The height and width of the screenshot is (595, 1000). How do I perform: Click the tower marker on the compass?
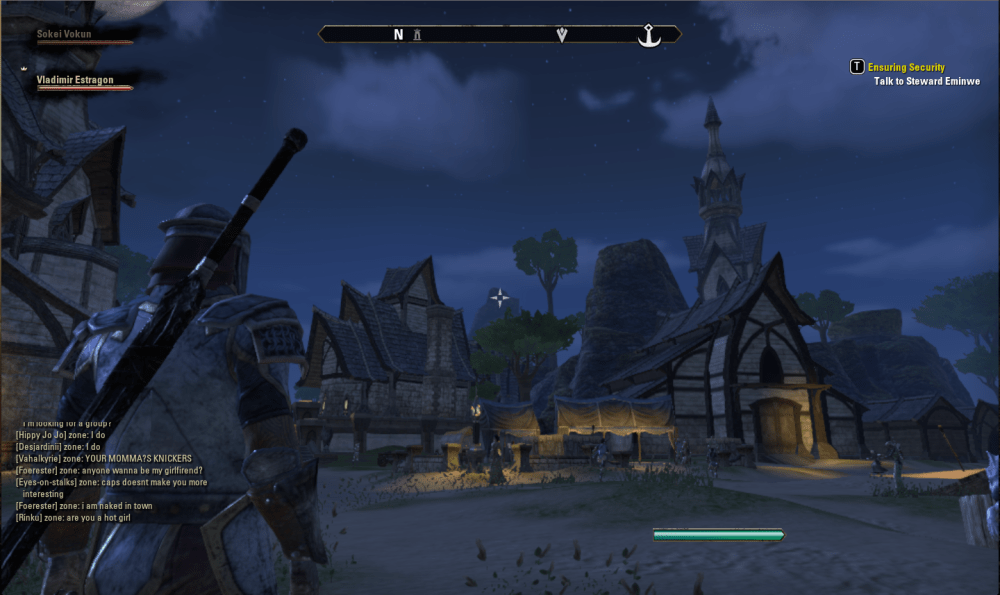[x=418, y=35]
